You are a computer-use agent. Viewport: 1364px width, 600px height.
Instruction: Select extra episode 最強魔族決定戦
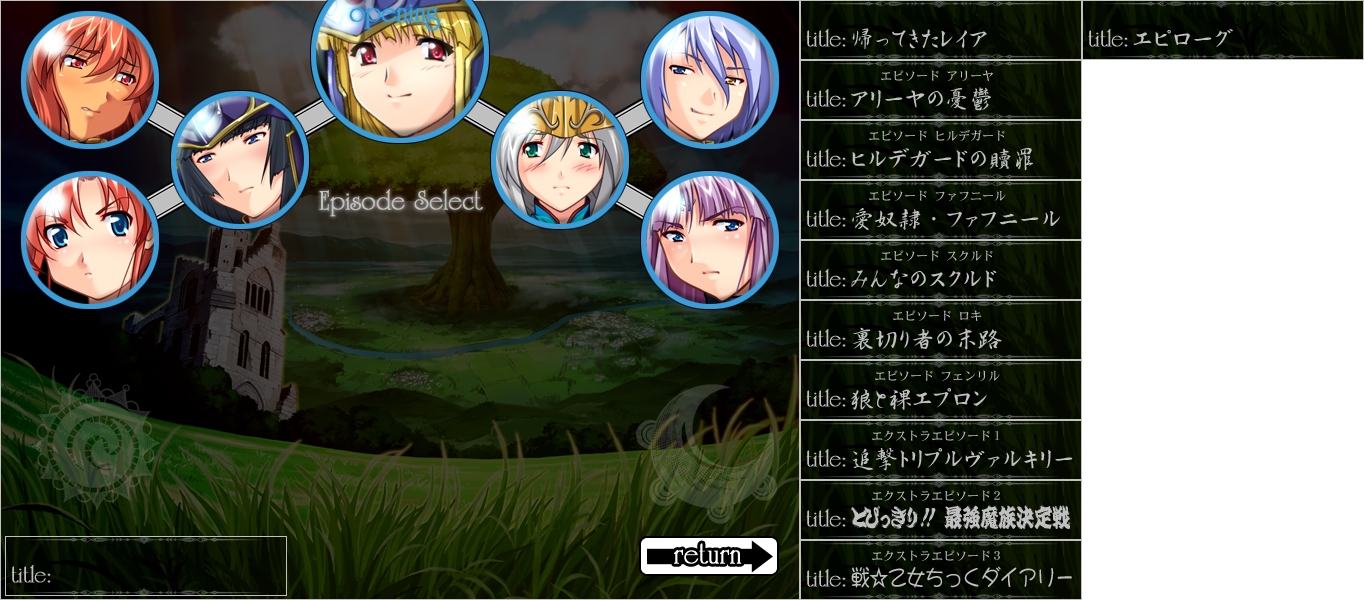[x=940, y=511]
